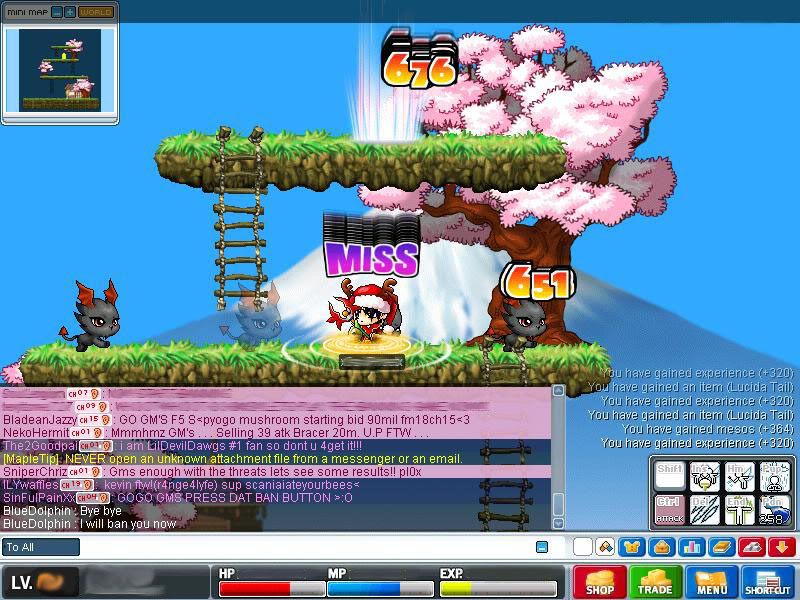Open the bar chart stats button
800x600 pixels.
coord(690,547)
